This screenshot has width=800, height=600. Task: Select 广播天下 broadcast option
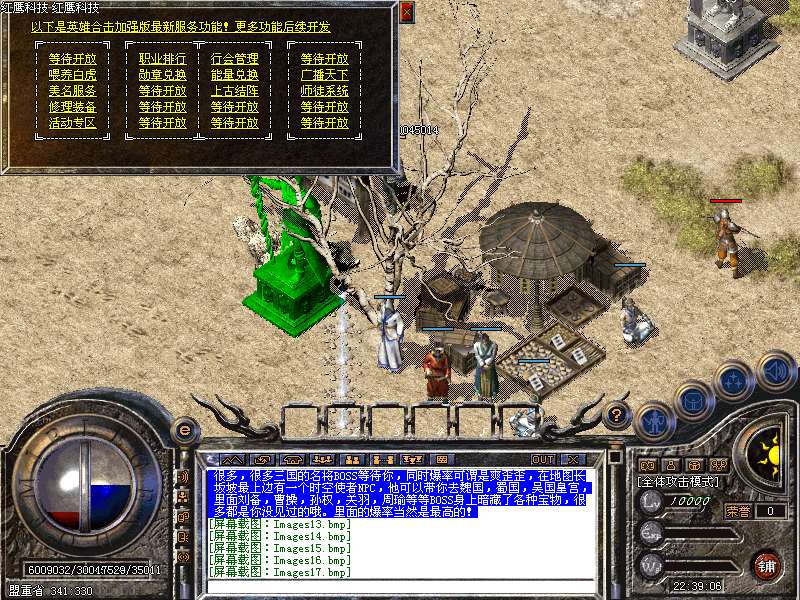tap(324, 75)
